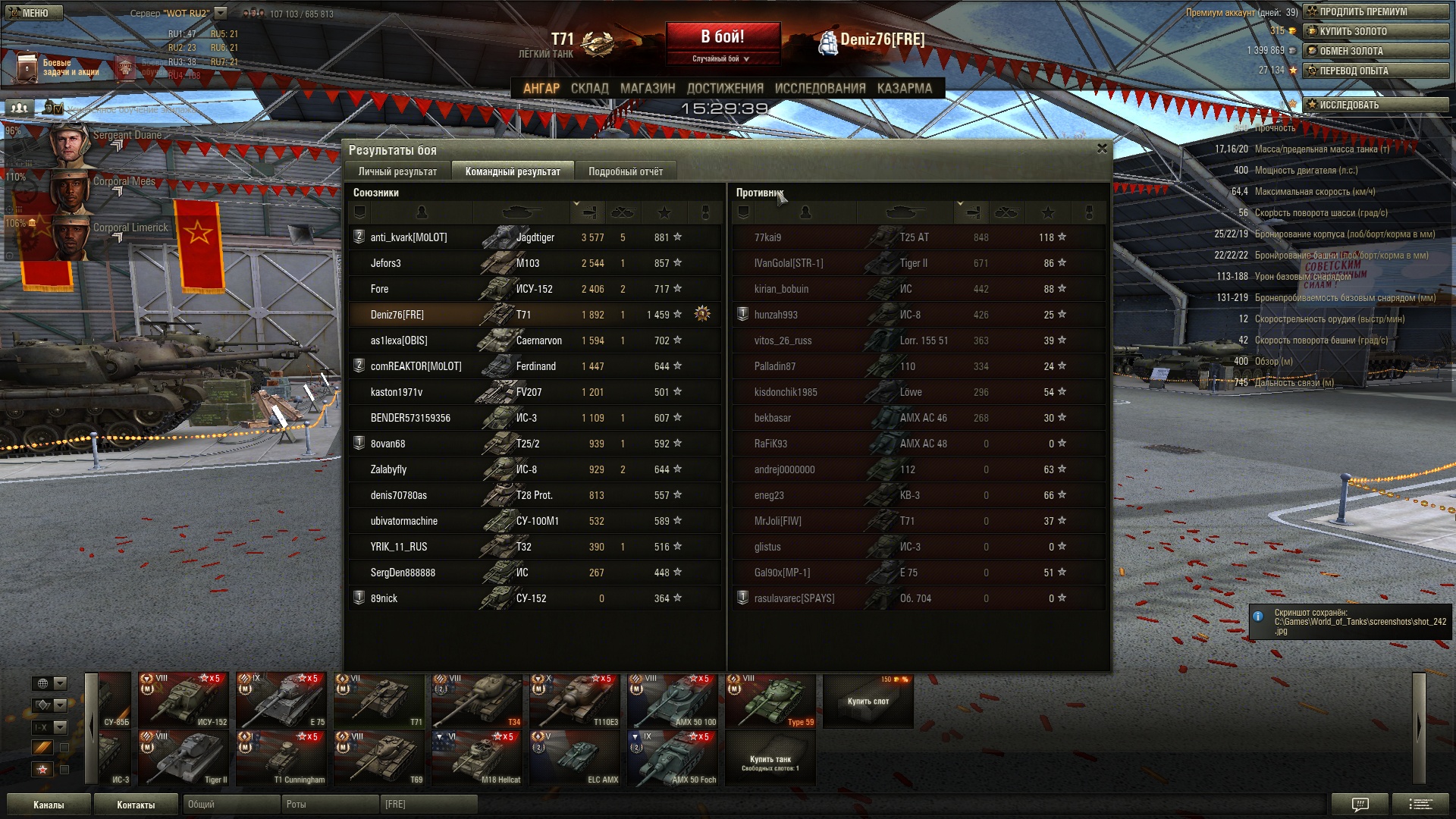Click ПРОДЛИТЬ ПРЕМИУМ button
Screen dimensions: 1456x819
(1375, 11)
